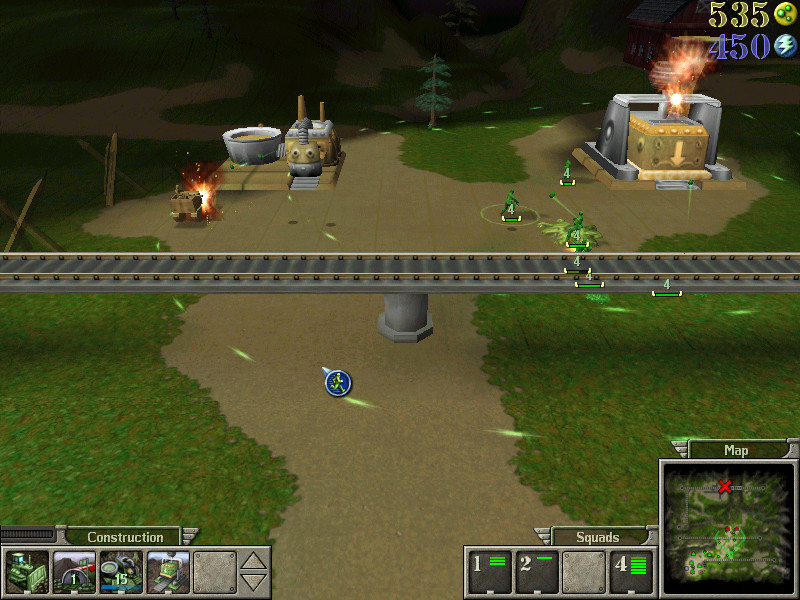Activate squad 4 button
Image resolution: width=800 pixels, height=600 pixels.
pyautogui.click(x=632, y=571)
